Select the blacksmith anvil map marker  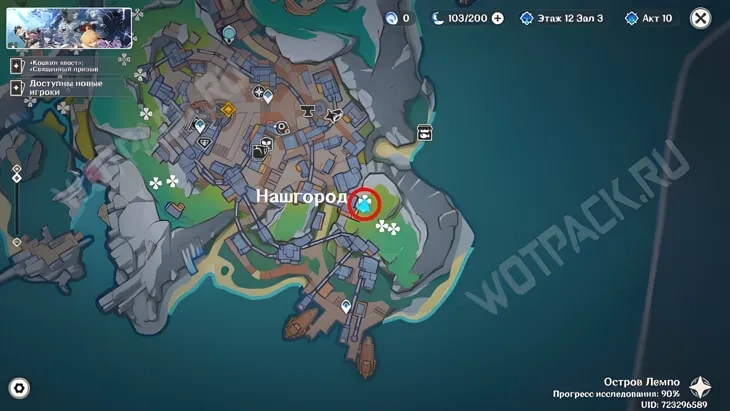(x=307, y=111)
